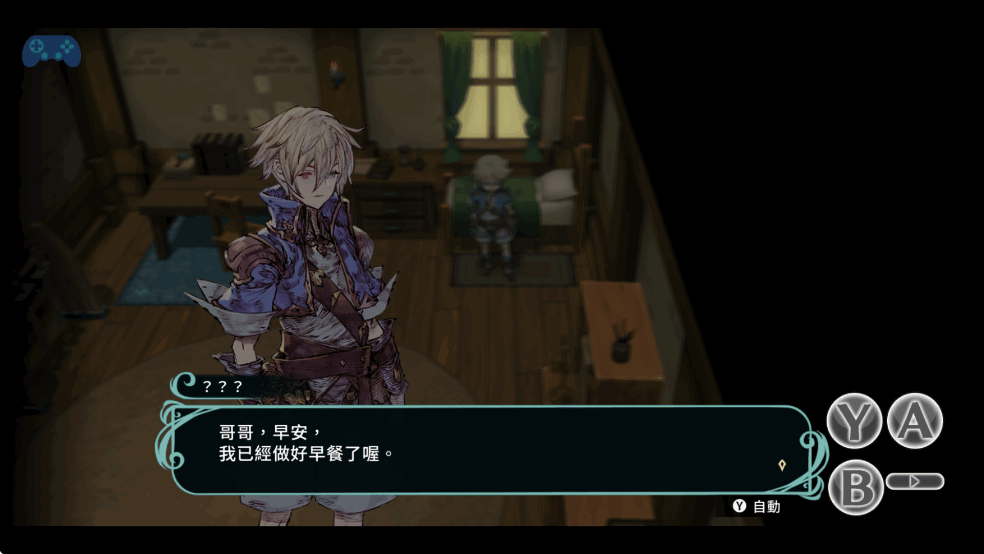Advance the dialogue via the diamond continue indicator
Screen dimensions: 984x554
[x=782, y=465]
